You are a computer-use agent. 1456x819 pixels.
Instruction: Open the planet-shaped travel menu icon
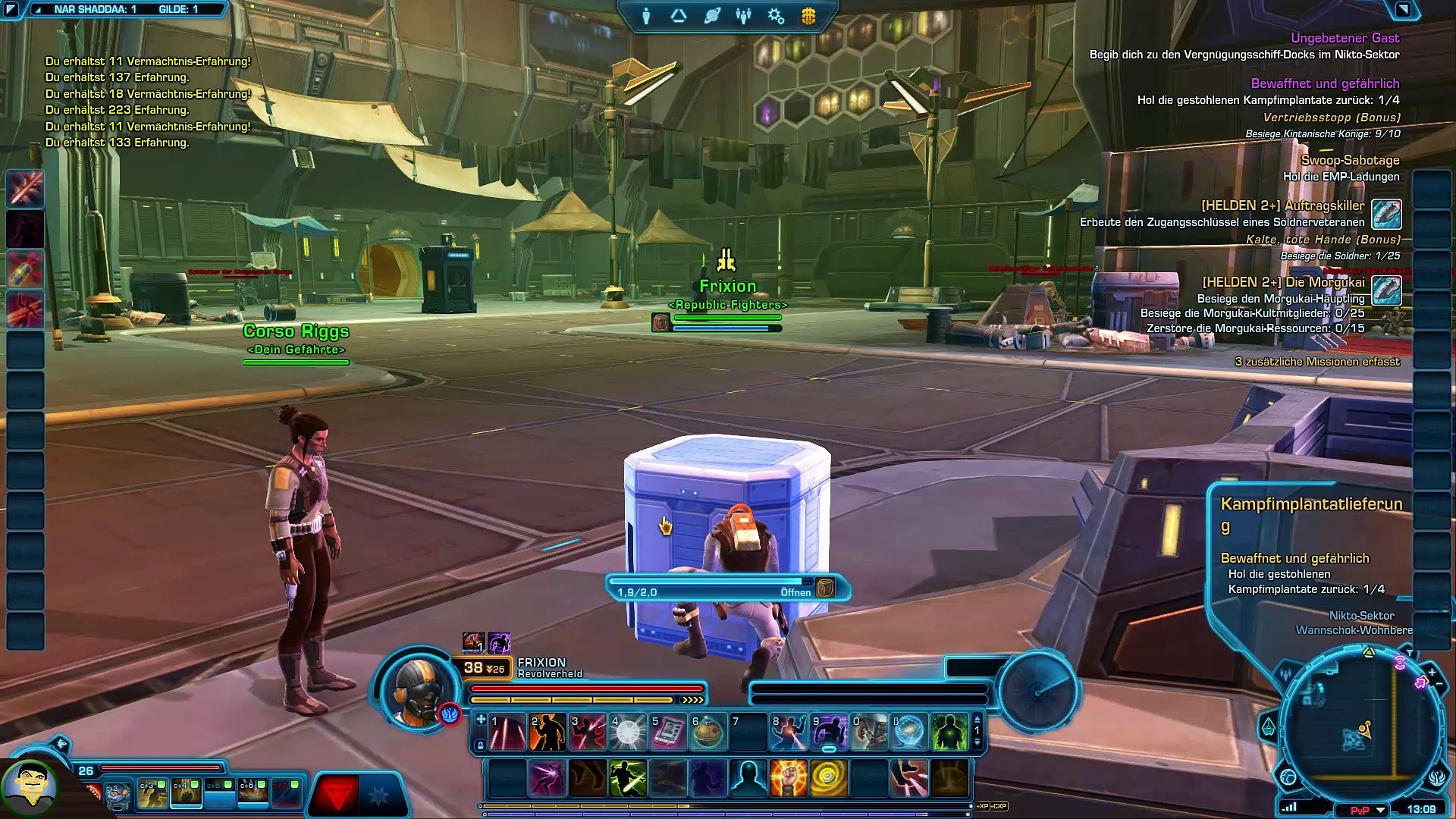(x=711, y=16)
